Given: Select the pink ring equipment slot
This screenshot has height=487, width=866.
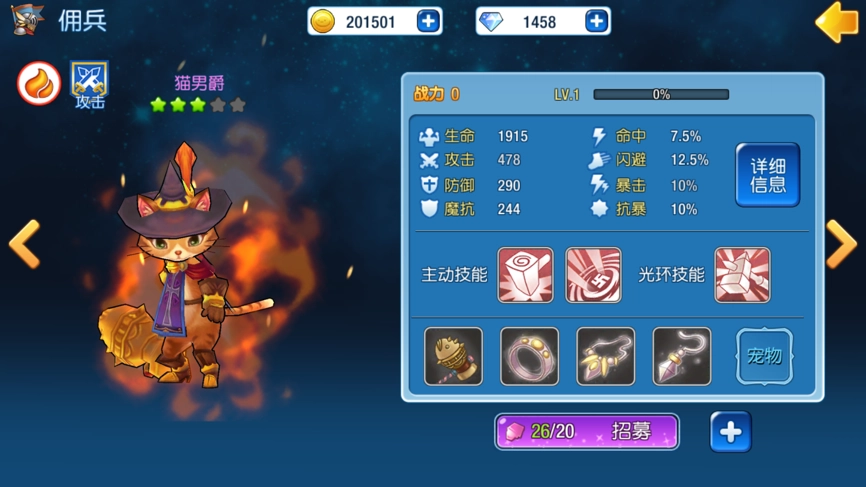Looking at the screenshot, I should (529, 356).
